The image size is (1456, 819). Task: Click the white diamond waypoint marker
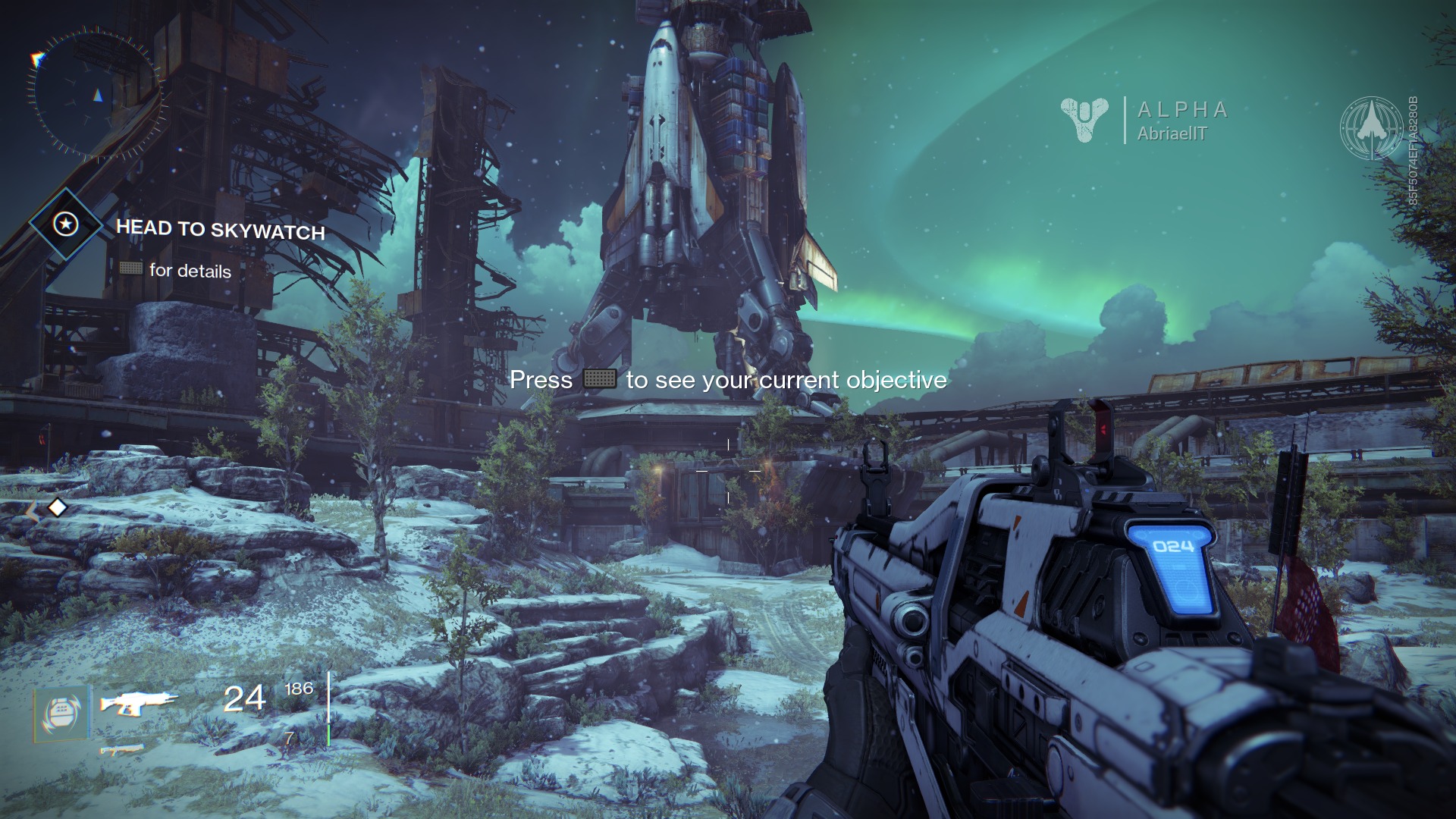click(58, 507)
